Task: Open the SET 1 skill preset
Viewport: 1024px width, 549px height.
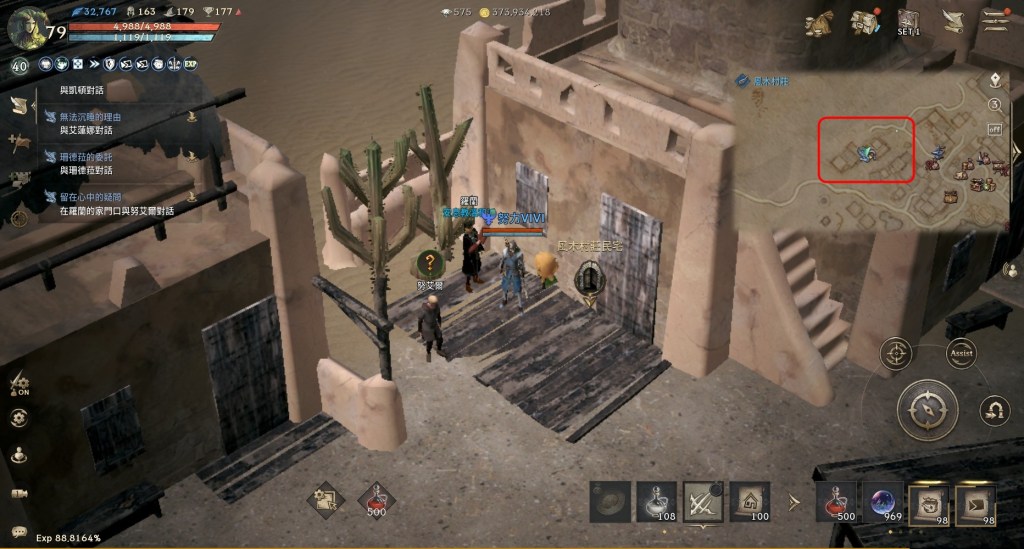Action: pyautogui.click(x=908, y=22)
